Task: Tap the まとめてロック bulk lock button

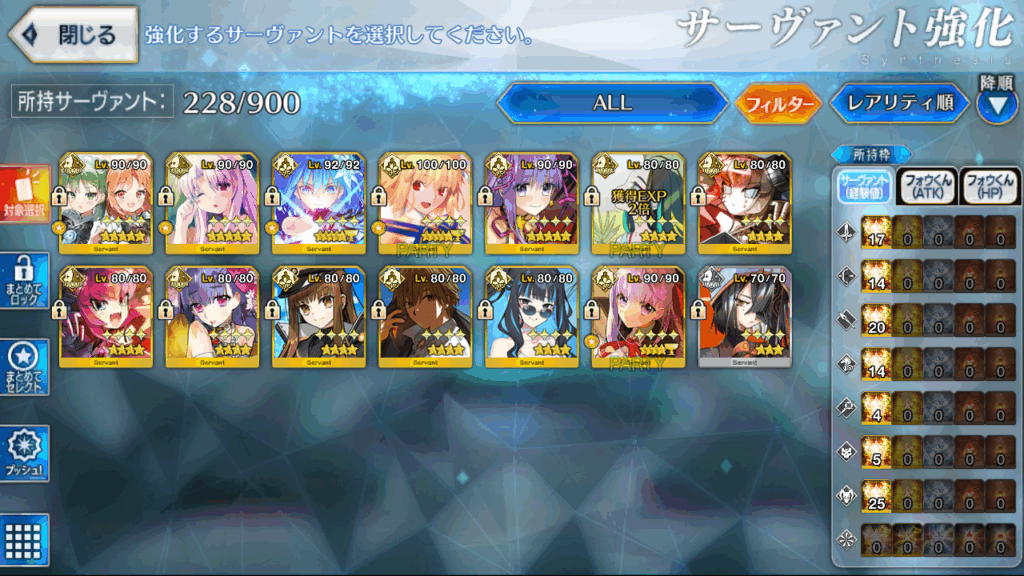Action: 25,281
